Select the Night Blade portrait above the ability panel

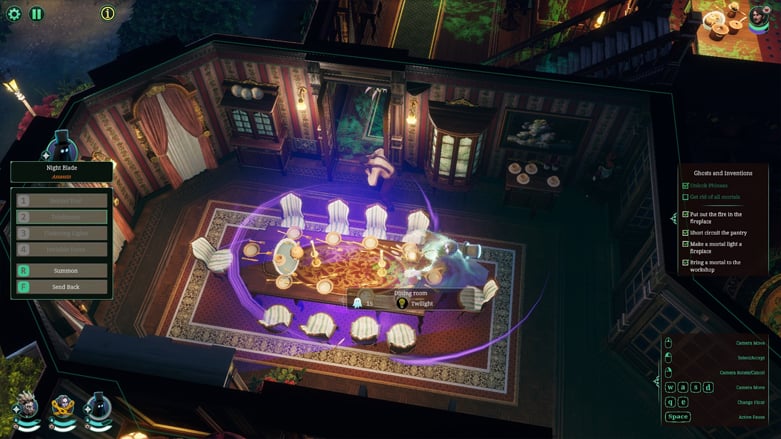pyautogui.click(x=61, y=147)
